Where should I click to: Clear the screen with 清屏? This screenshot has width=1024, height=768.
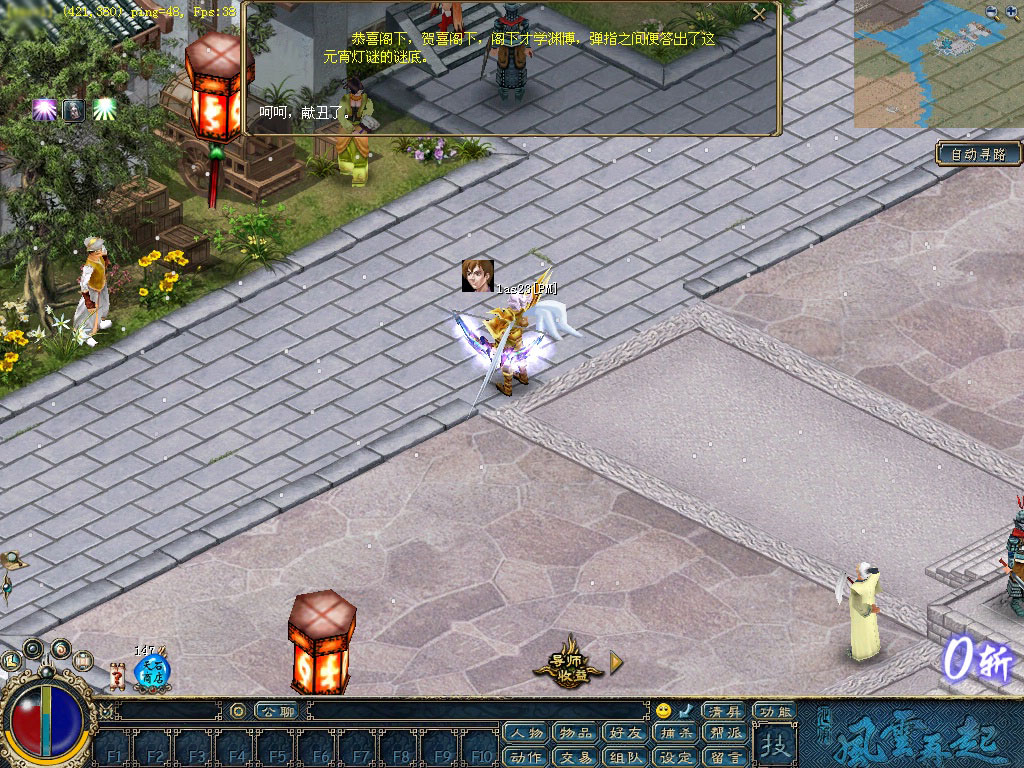tap(723, 710)
